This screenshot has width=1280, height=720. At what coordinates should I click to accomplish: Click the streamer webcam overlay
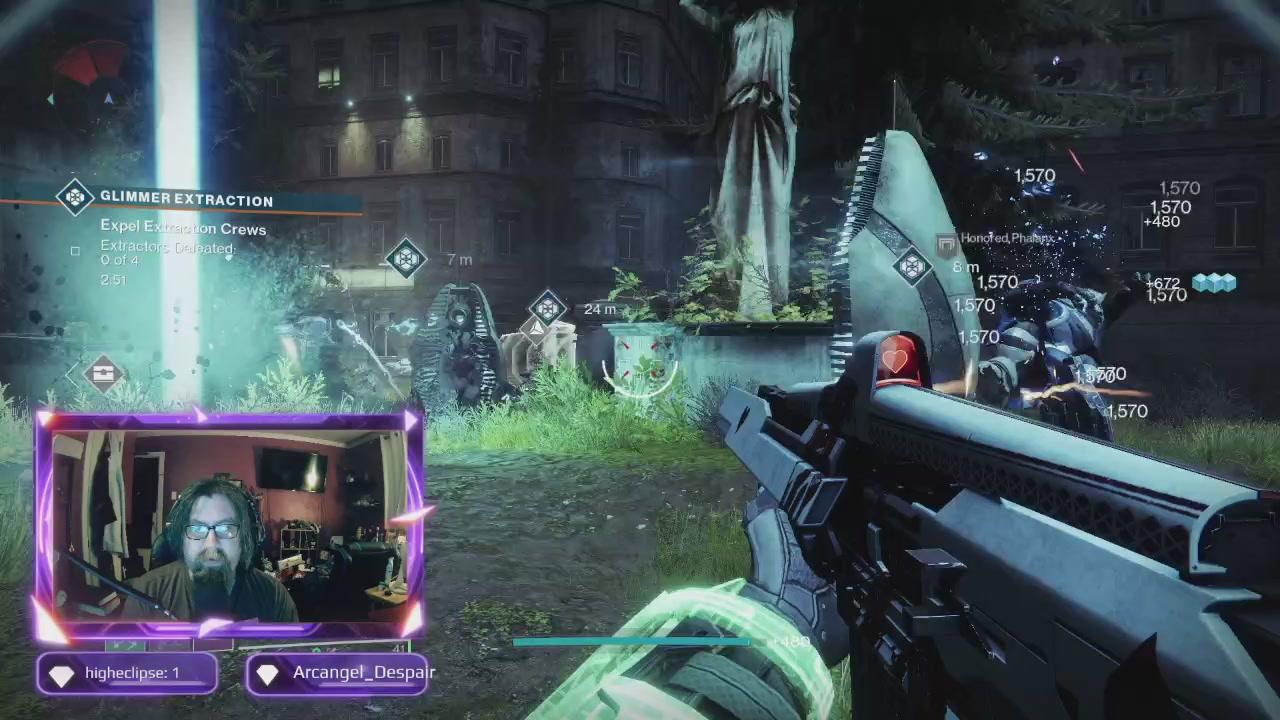tap(228, 524)
